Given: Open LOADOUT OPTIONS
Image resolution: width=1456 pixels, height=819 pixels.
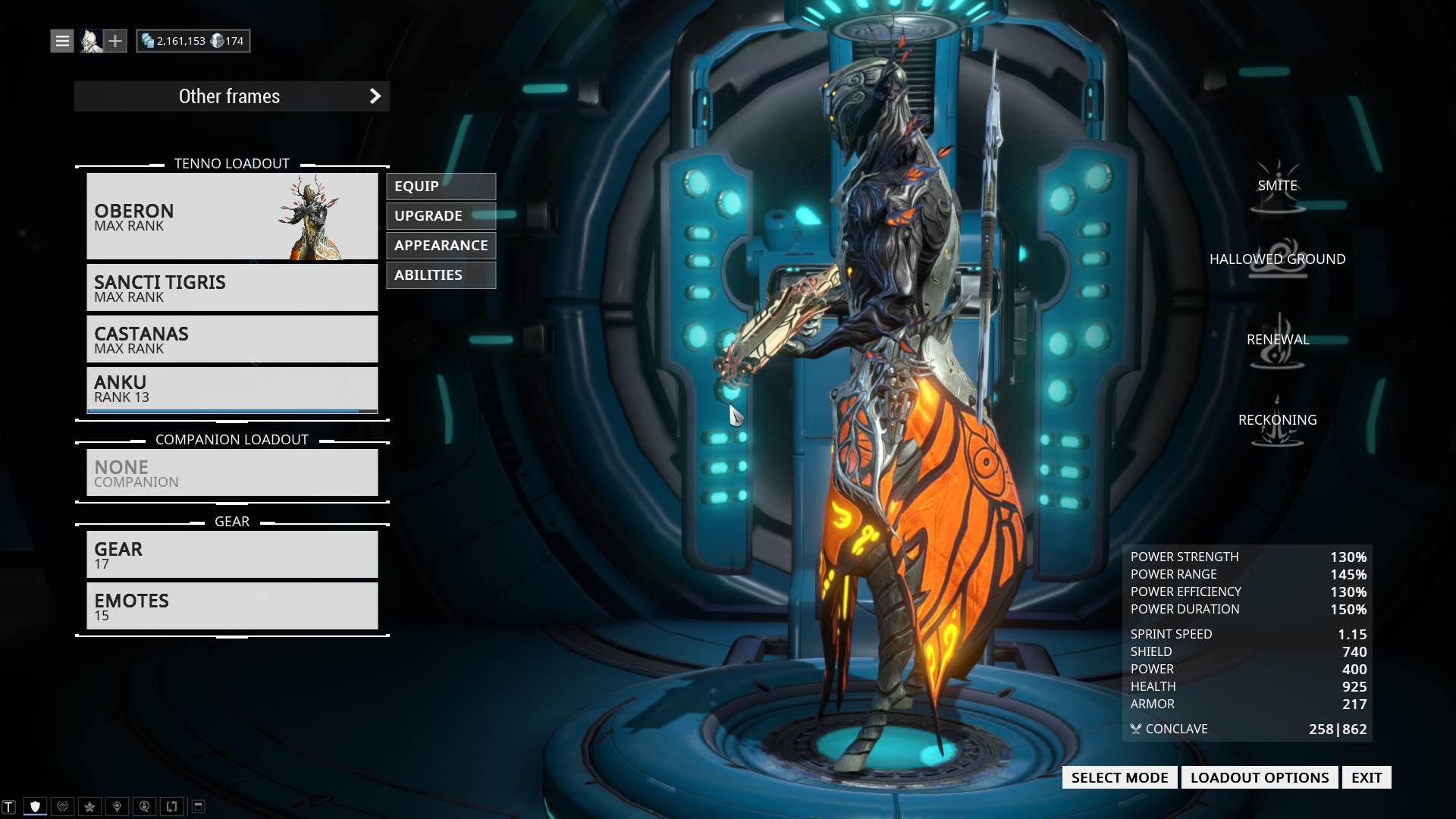Looking at the screenshot, I should pos(1260,777).
